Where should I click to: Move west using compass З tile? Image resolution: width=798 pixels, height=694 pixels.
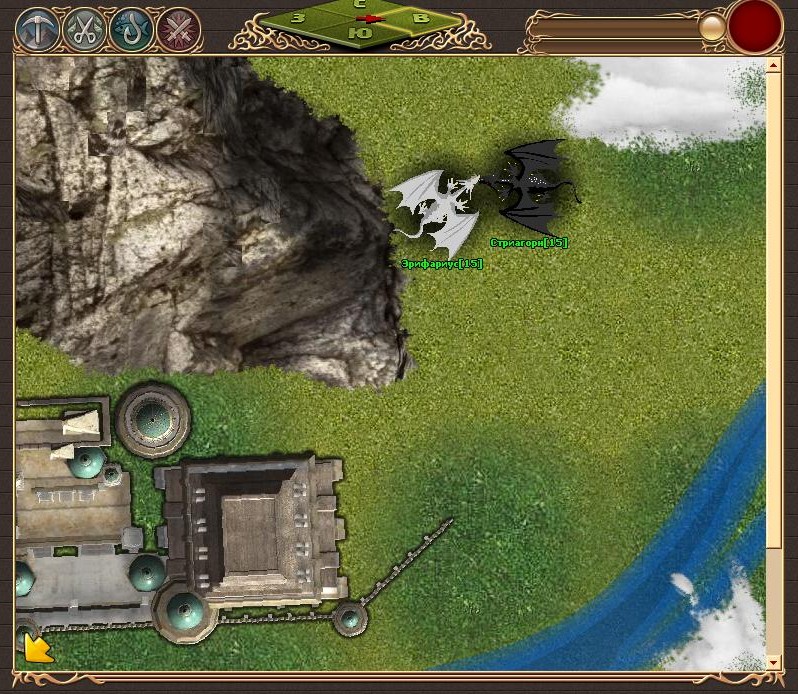click(298, 18)
